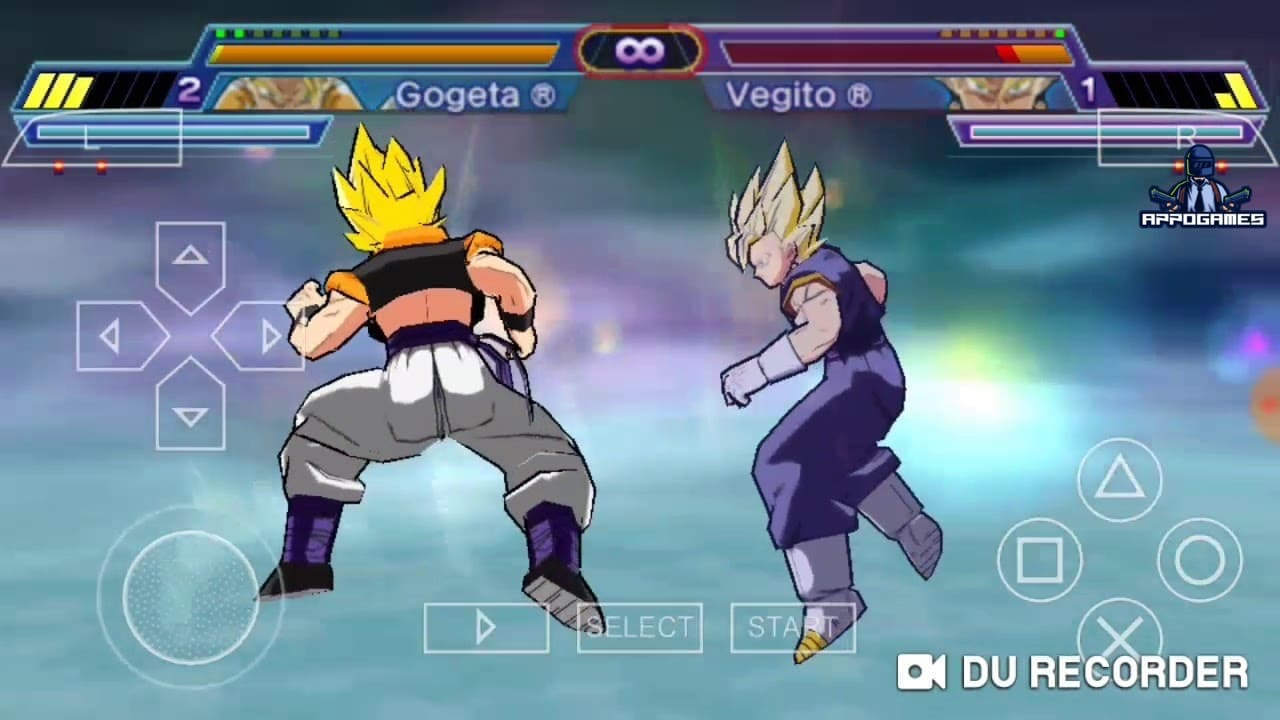Tap the R shoulder touch button
The image size is (1280, 720).
pyautogui.click(x=1186, y=138)
